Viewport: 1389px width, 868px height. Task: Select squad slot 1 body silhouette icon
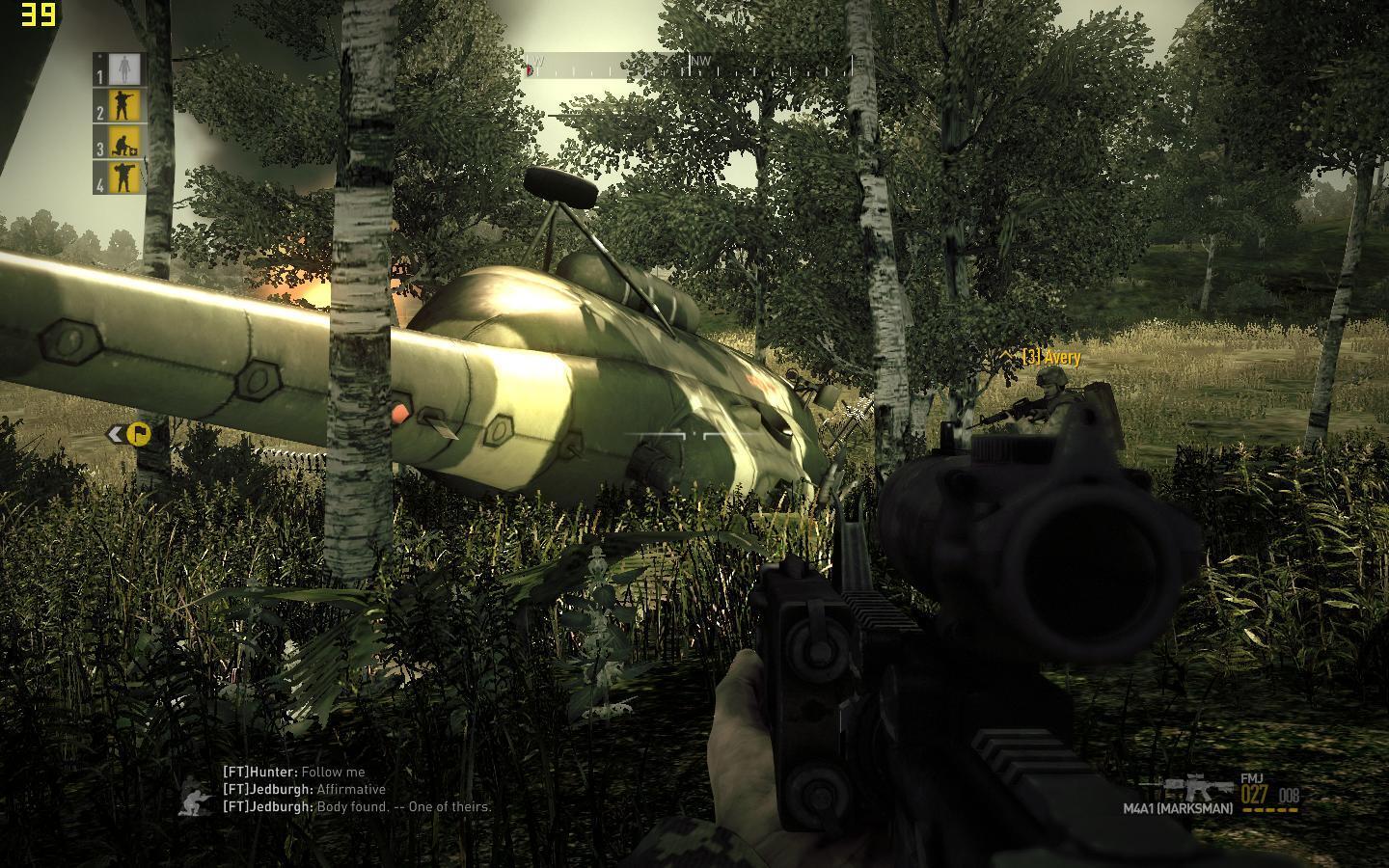click(122, 68)
